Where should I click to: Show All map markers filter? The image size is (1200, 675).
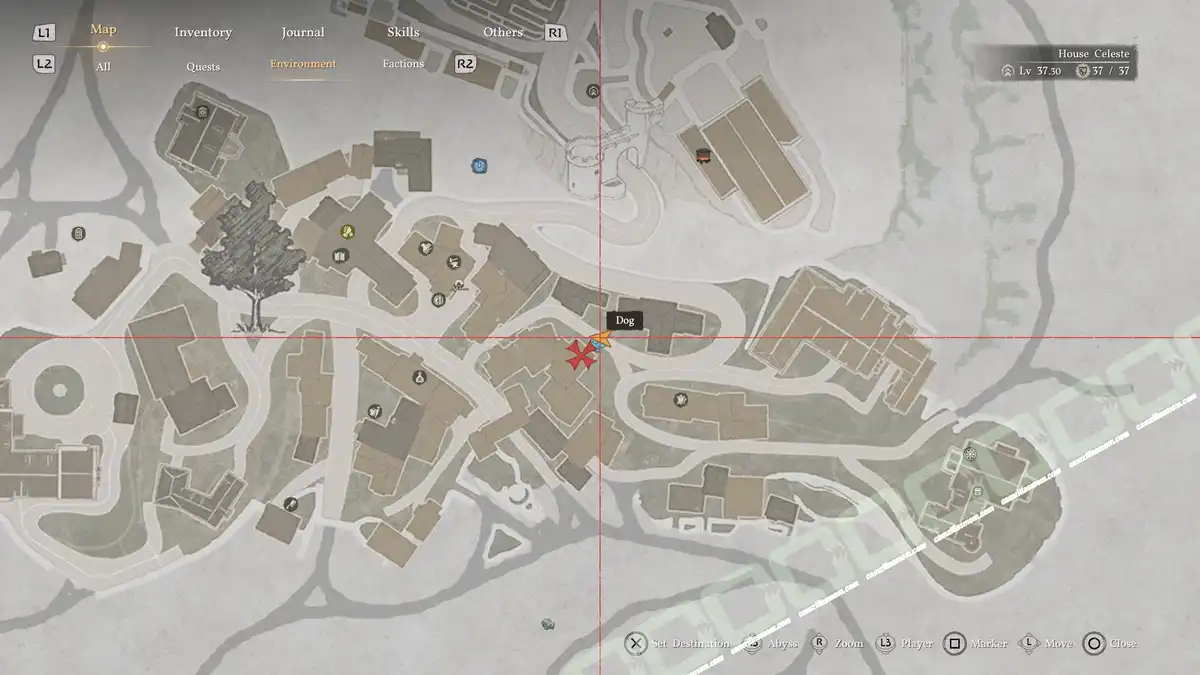[103, 67]
